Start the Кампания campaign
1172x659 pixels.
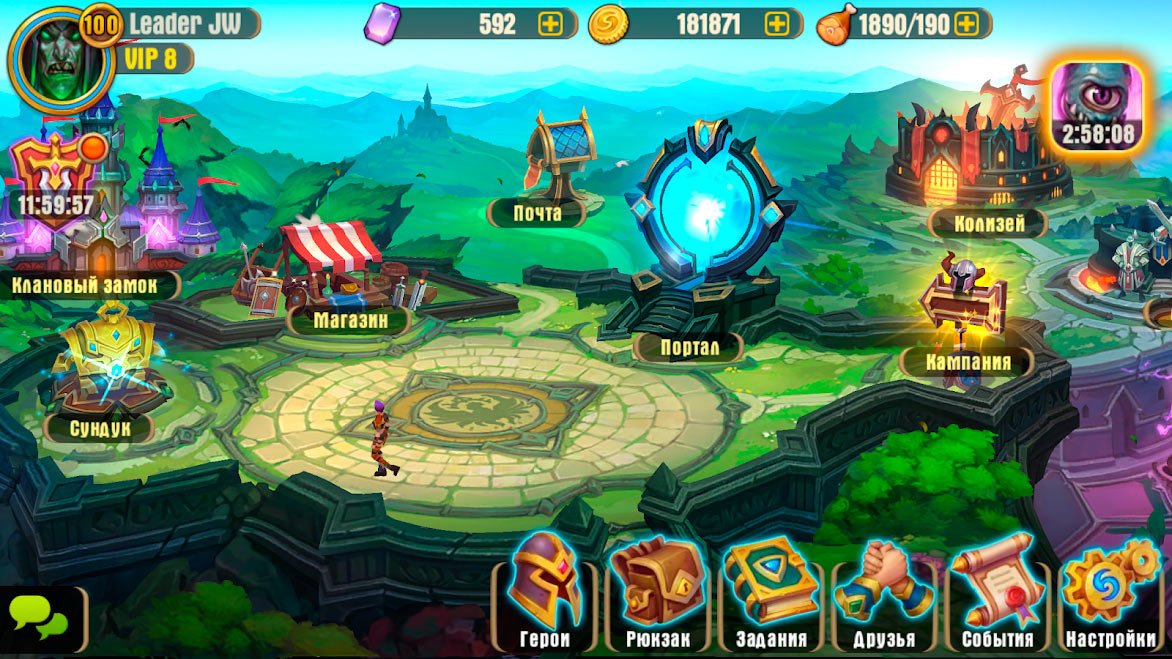[960, 310]
